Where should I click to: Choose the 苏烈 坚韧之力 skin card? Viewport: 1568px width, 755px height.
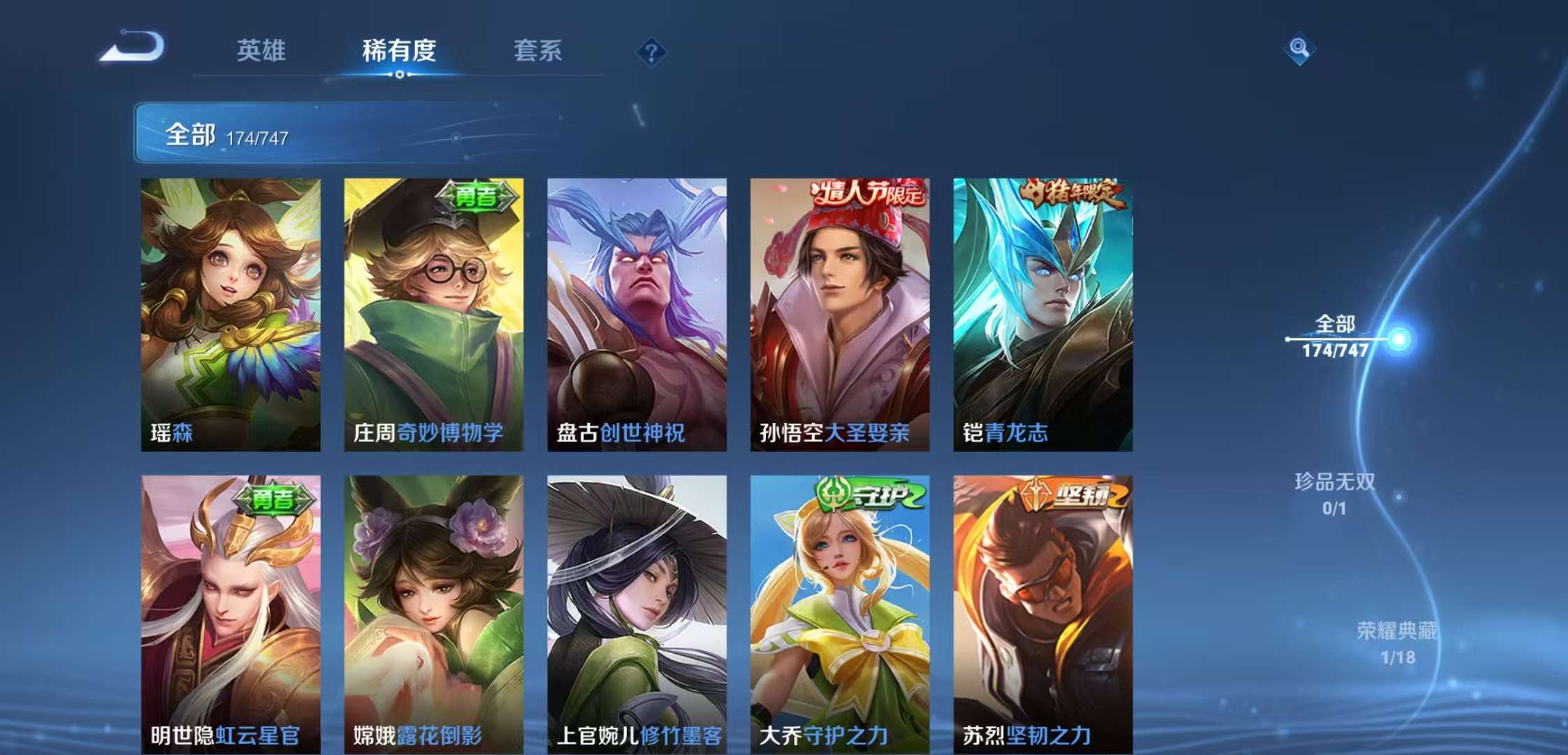coord(1043,614)
